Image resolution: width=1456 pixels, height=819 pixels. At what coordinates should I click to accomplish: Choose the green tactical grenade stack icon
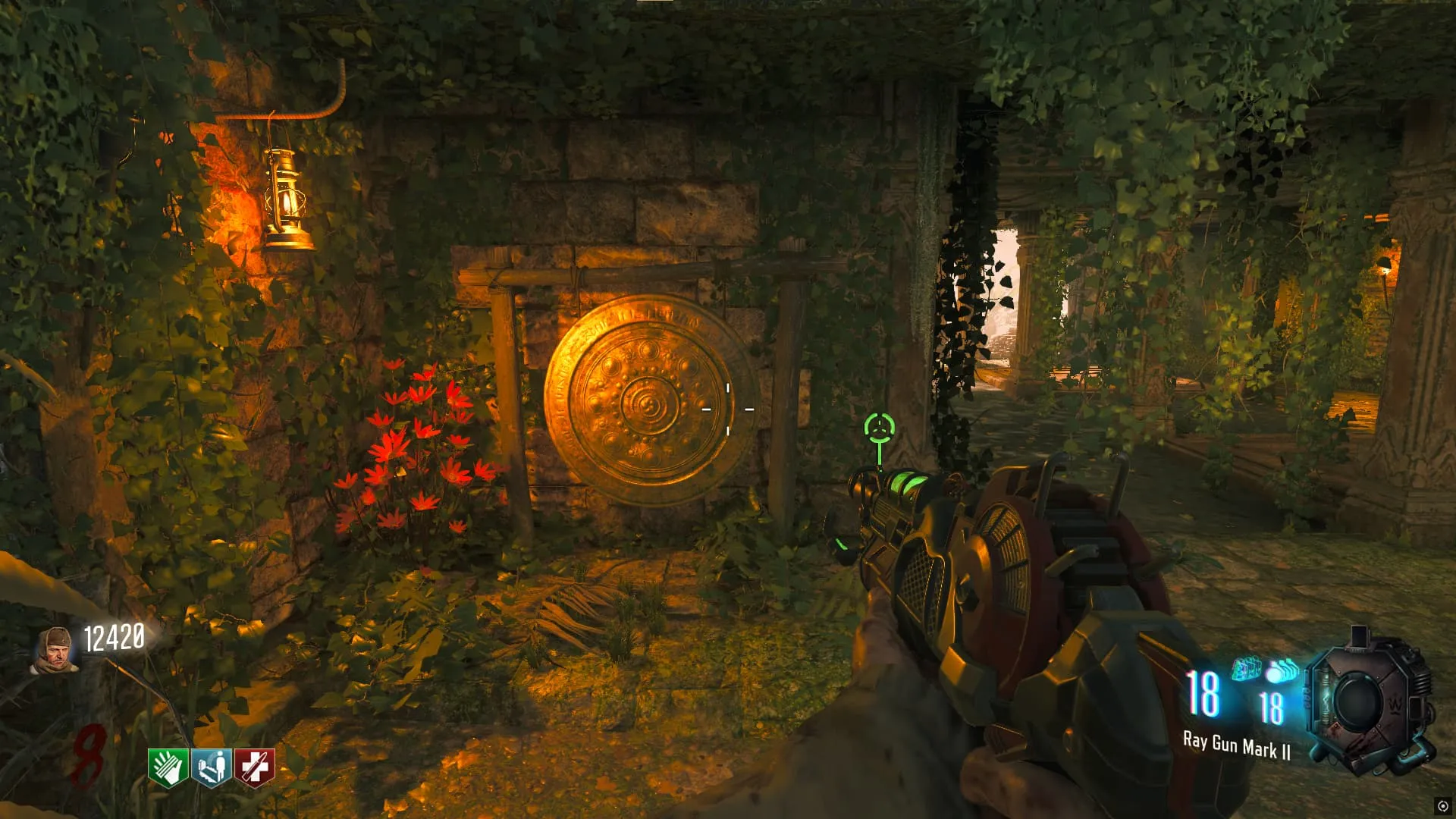(x=1247, y=669)
